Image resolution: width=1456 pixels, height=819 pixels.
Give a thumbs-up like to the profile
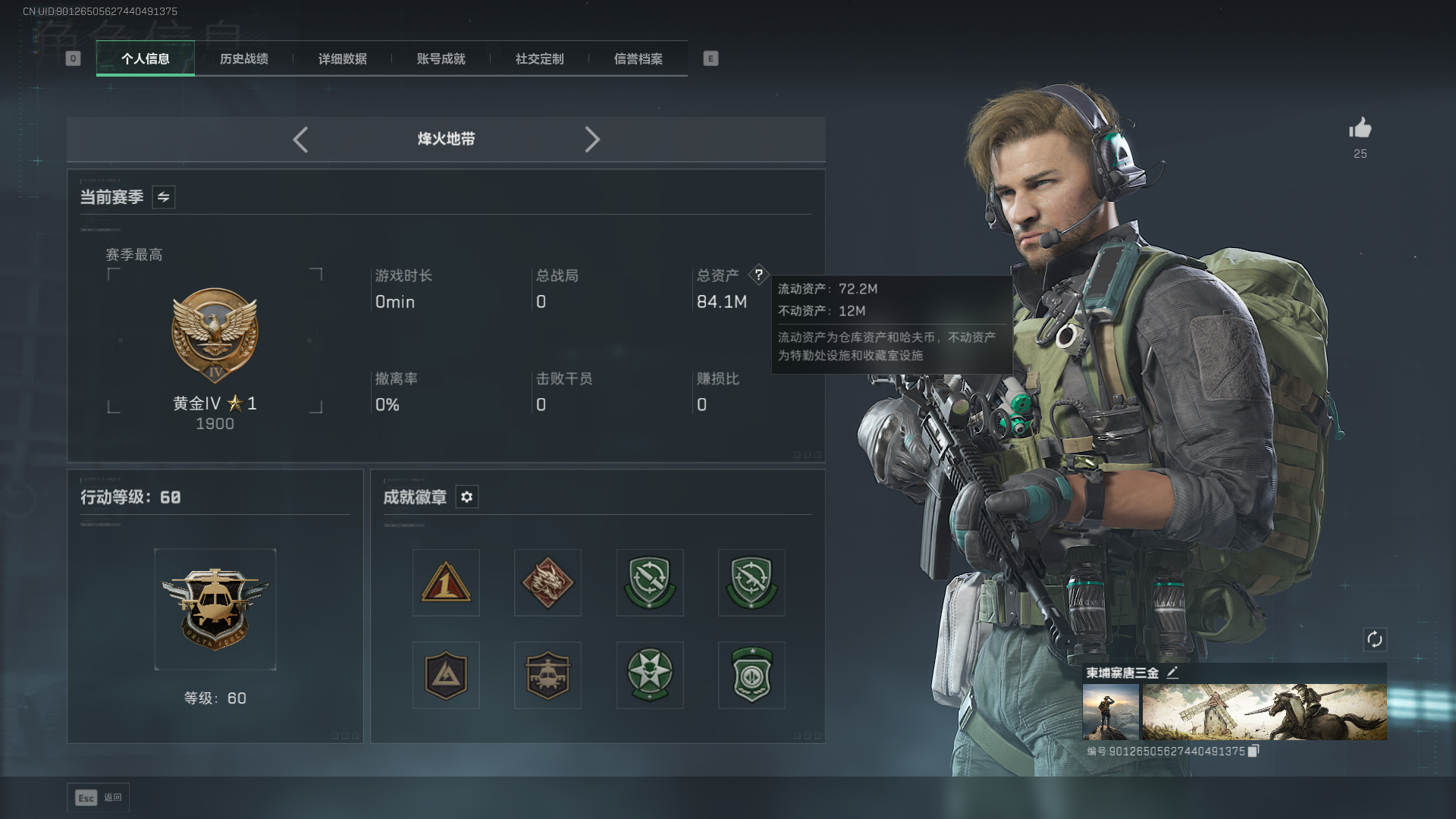coord(1360,129)
